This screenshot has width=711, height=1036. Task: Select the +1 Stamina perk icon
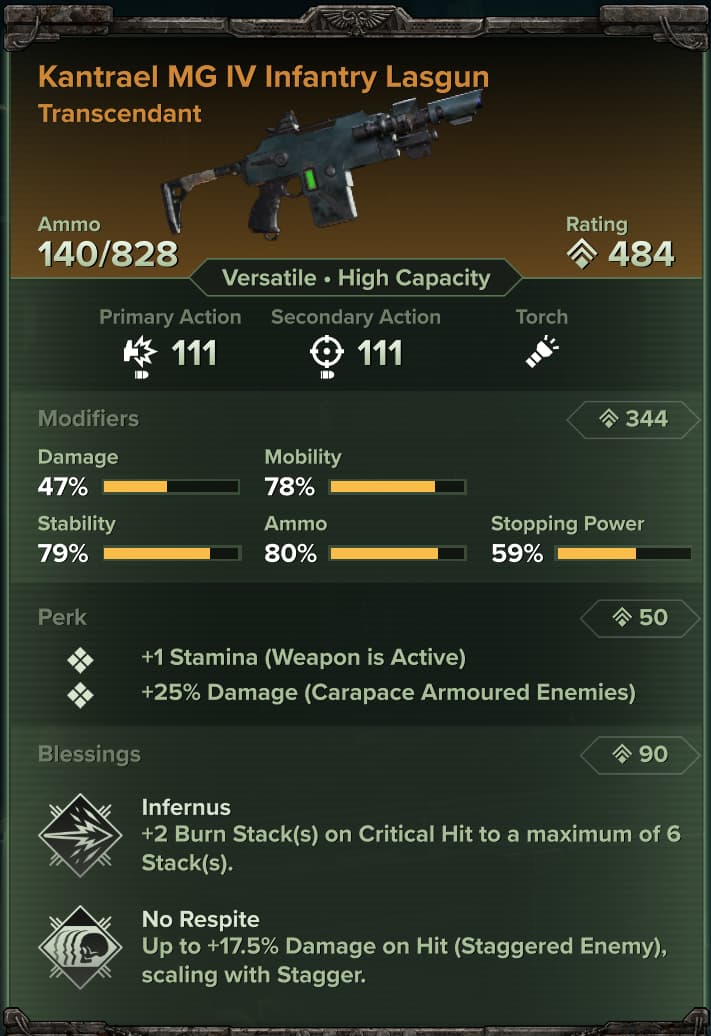pyautogui.click(x=80, y=659)
